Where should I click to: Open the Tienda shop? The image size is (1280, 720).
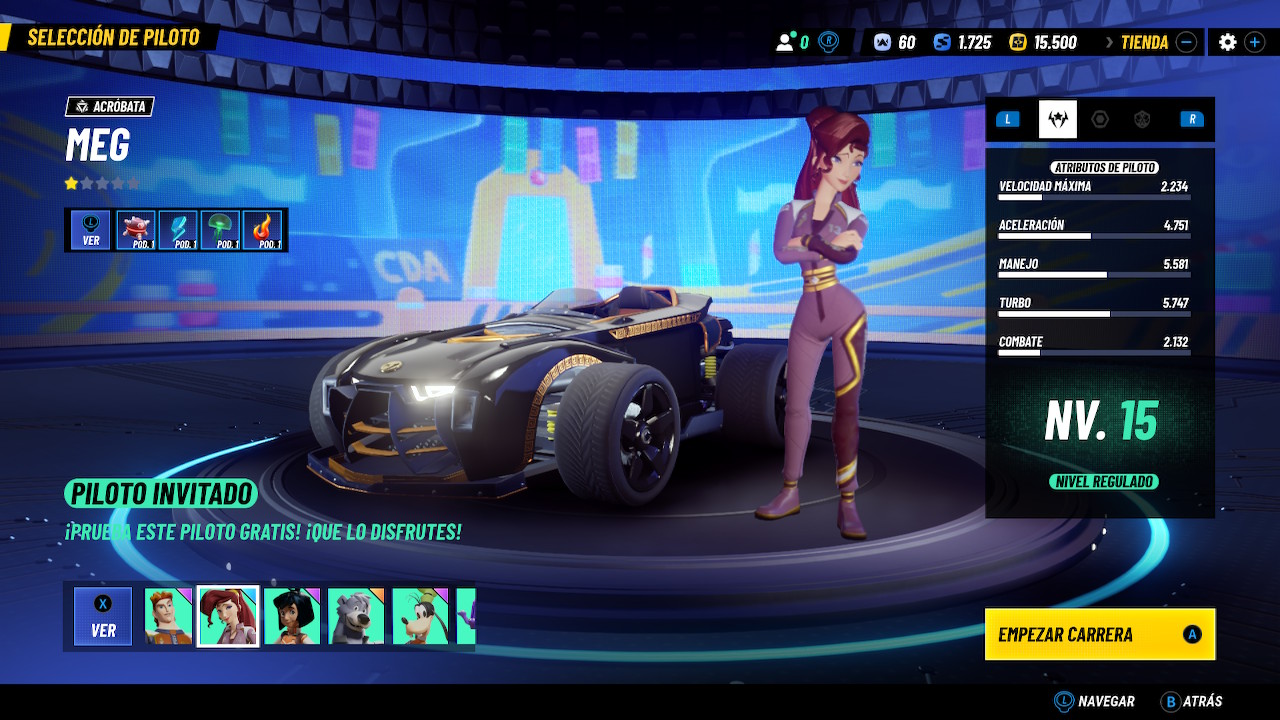1144,42
